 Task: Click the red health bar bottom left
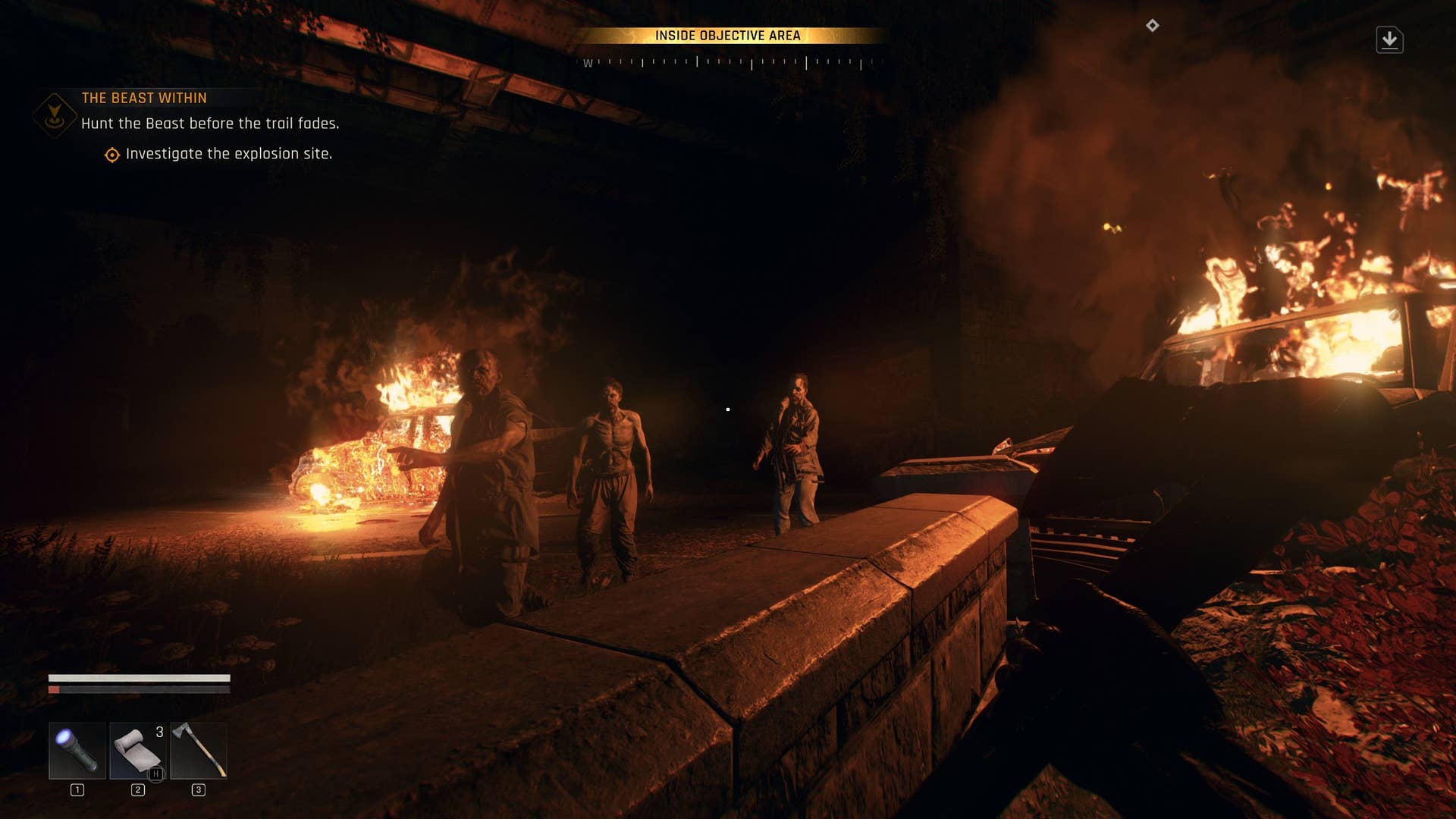pyautogui.click(x=53, y=690)
